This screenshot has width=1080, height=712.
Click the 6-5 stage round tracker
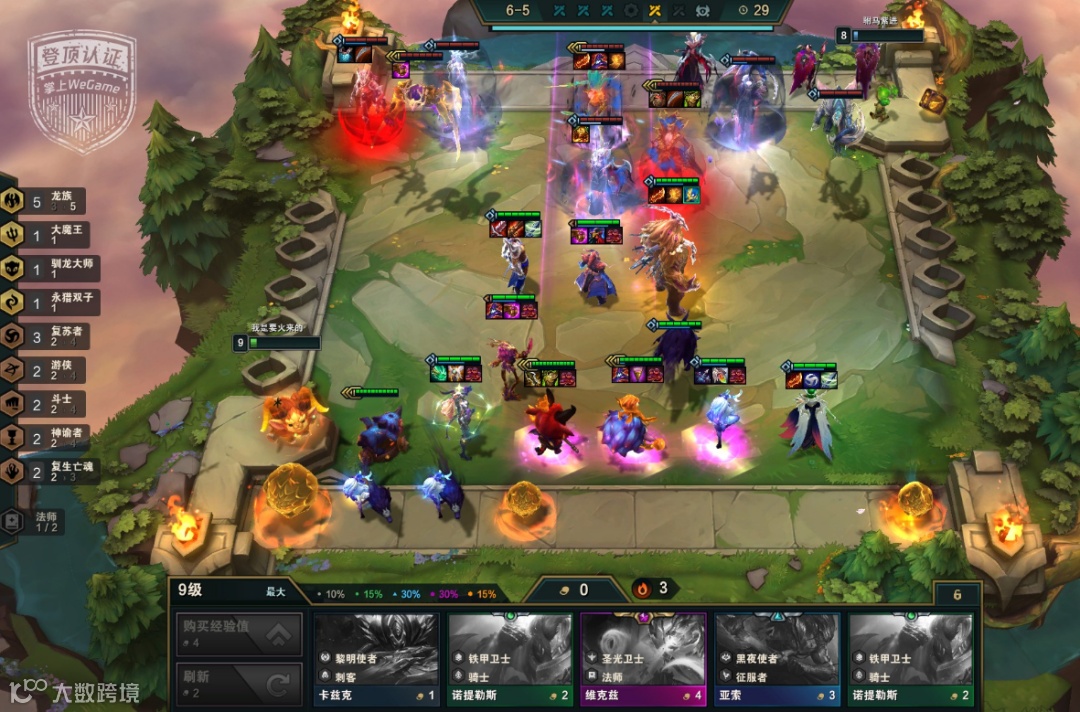(518, 11)
